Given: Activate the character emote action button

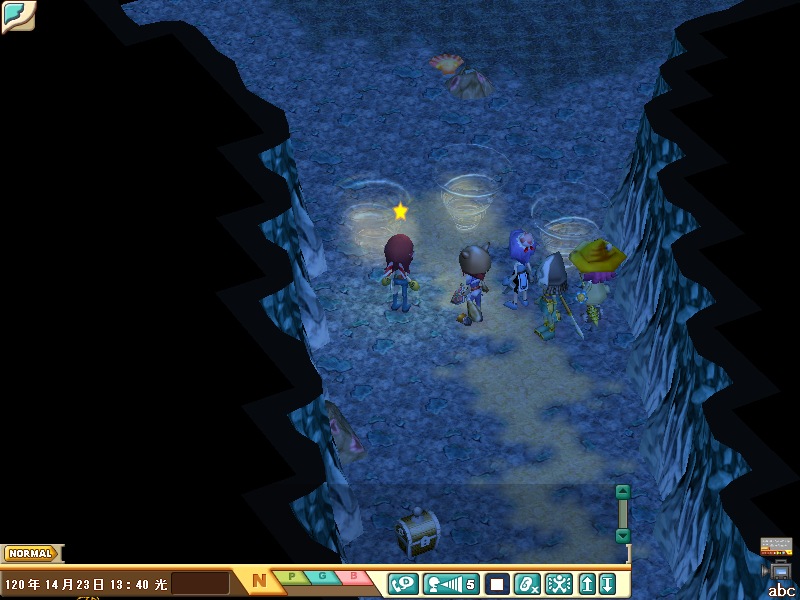Looking at the screenshot, I should pos(558,583).
